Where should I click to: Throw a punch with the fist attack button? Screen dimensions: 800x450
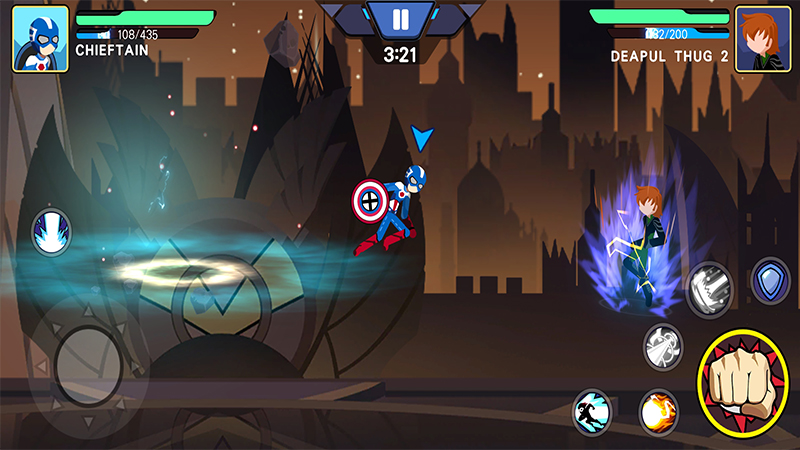pos(742,383)
